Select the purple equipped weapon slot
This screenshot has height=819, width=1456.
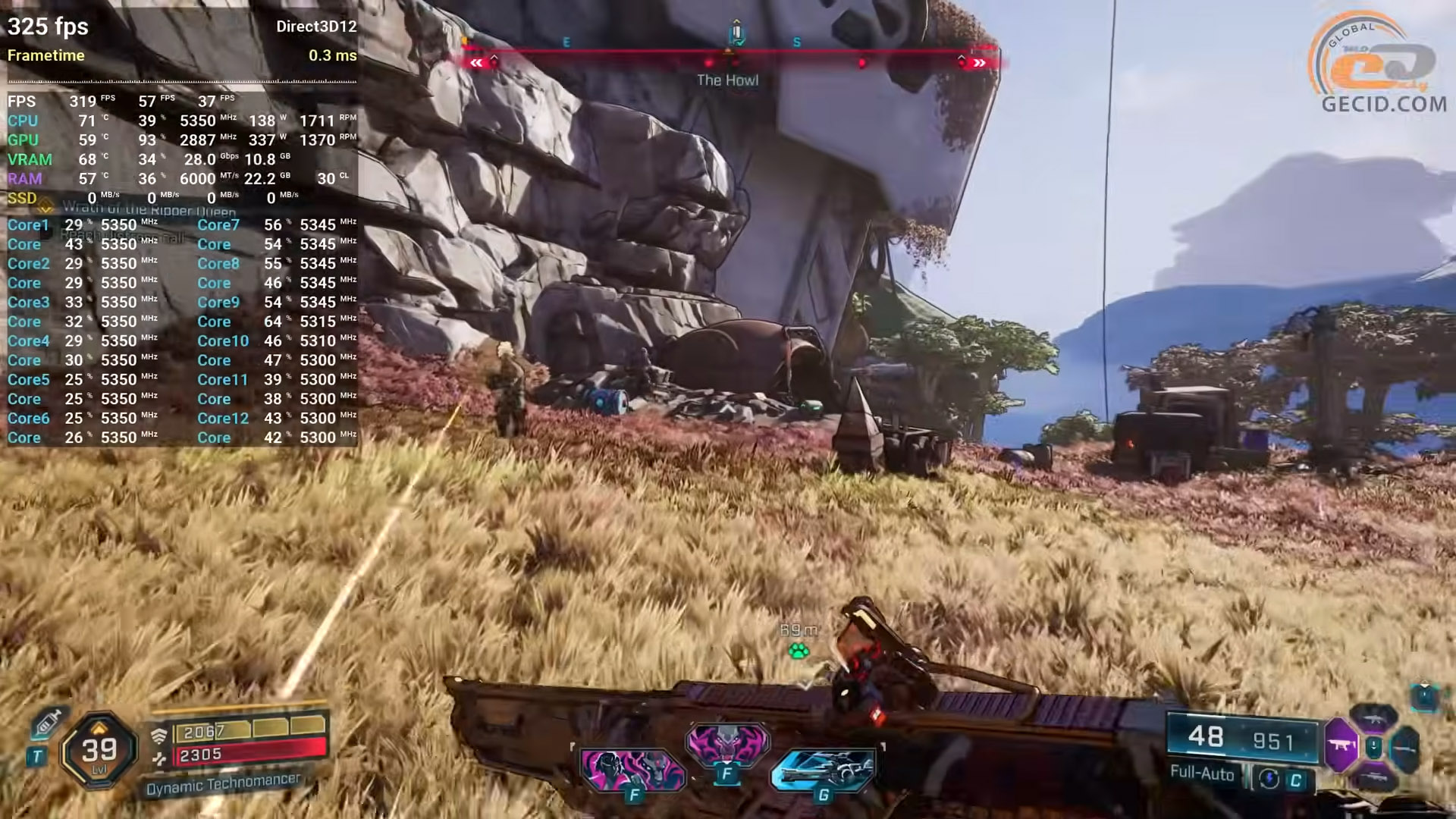1341,745
